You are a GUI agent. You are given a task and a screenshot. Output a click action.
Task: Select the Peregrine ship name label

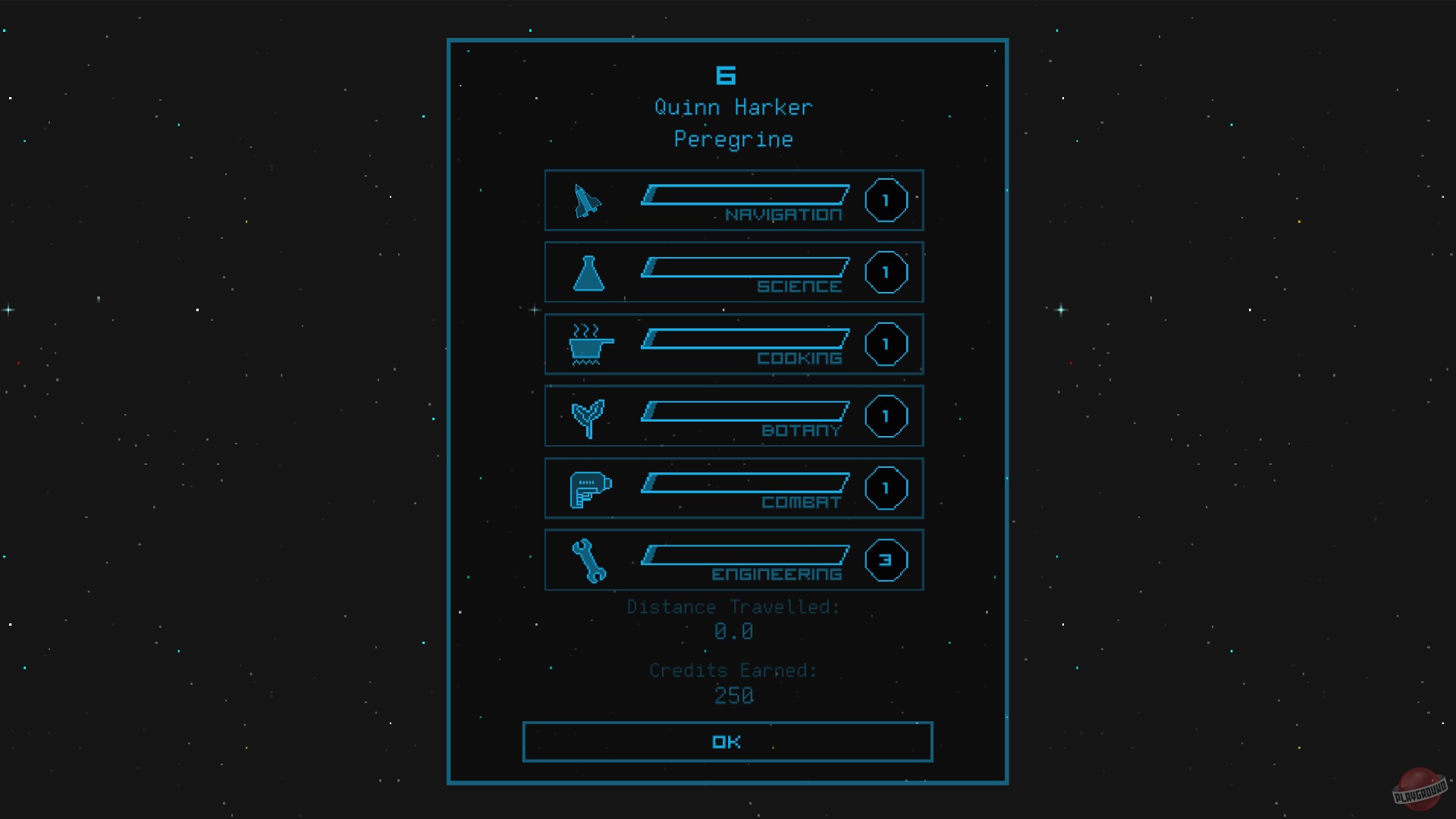pos(733,139)
